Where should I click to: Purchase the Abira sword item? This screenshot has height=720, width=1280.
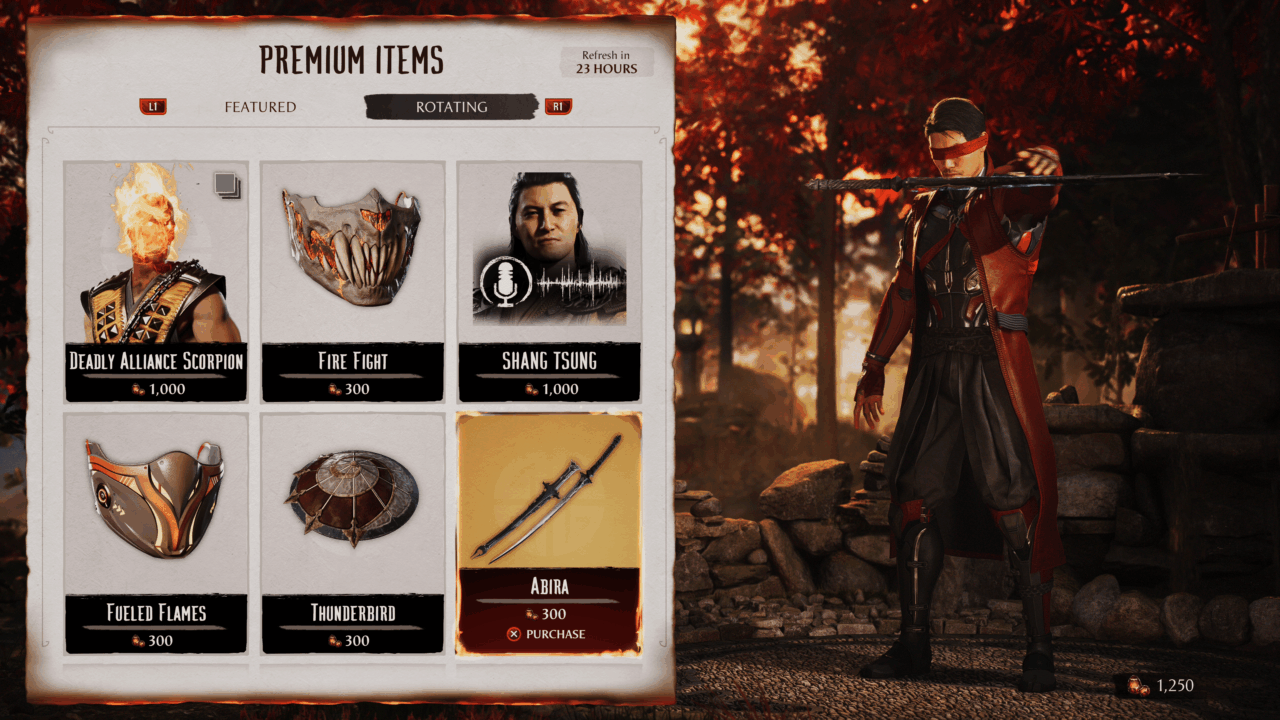click(547, 634)
